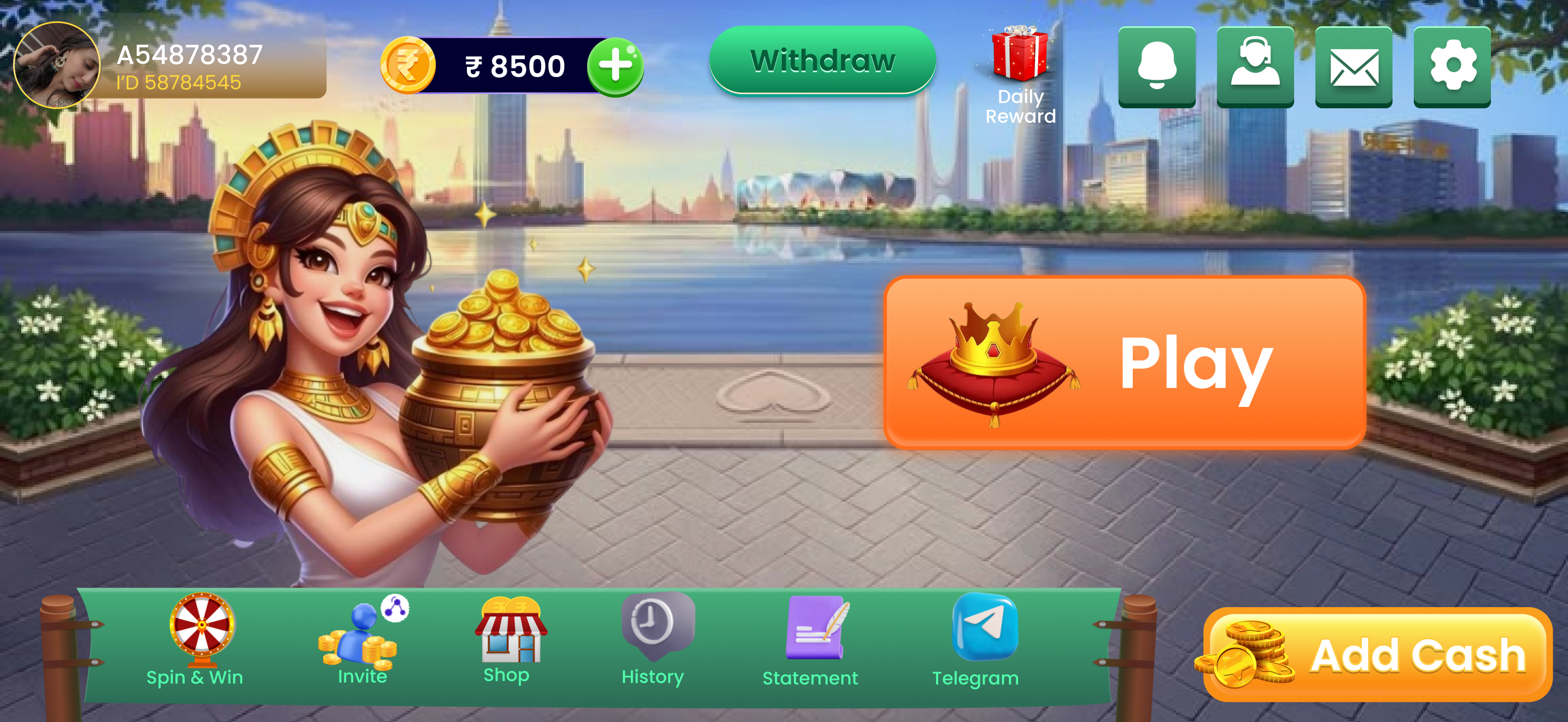Select the ₹ 8500 balance field

516,65
